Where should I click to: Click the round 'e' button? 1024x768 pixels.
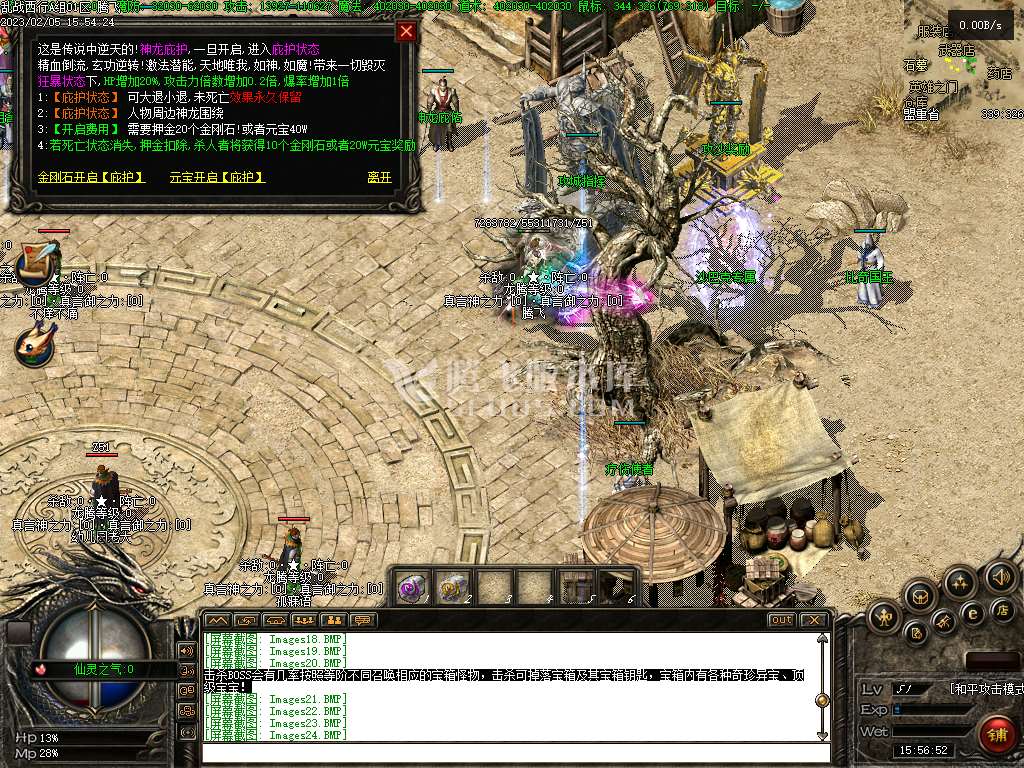click(972, 613)
